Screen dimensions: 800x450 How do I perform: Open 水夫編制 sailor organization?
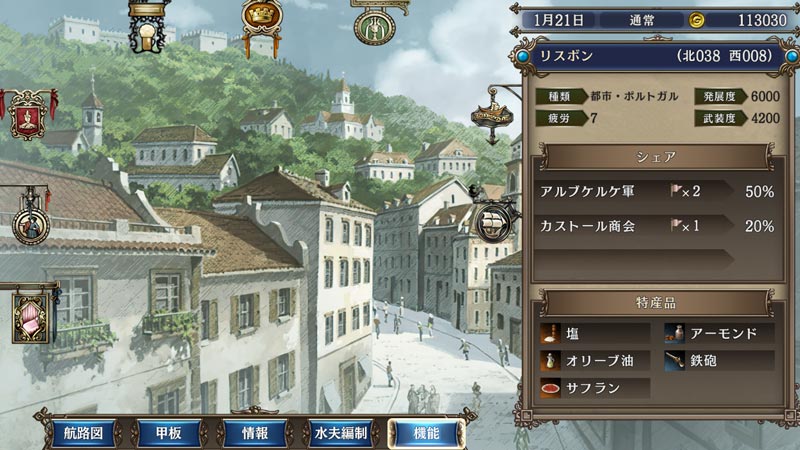(x=339, y=433)
